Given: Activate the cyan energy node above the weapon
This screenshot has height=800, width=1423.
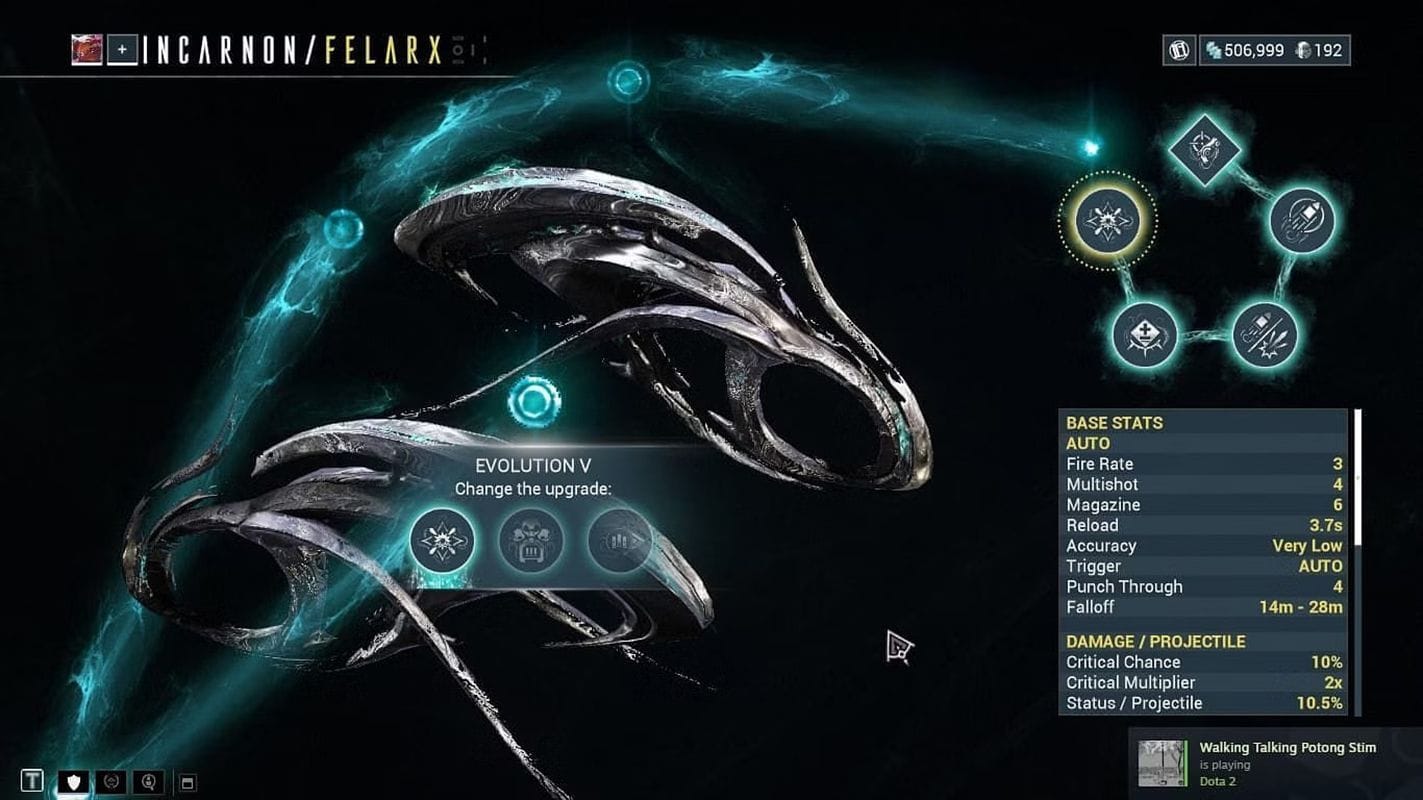Looking at the screenshot, I should click(x=629, y=84).
